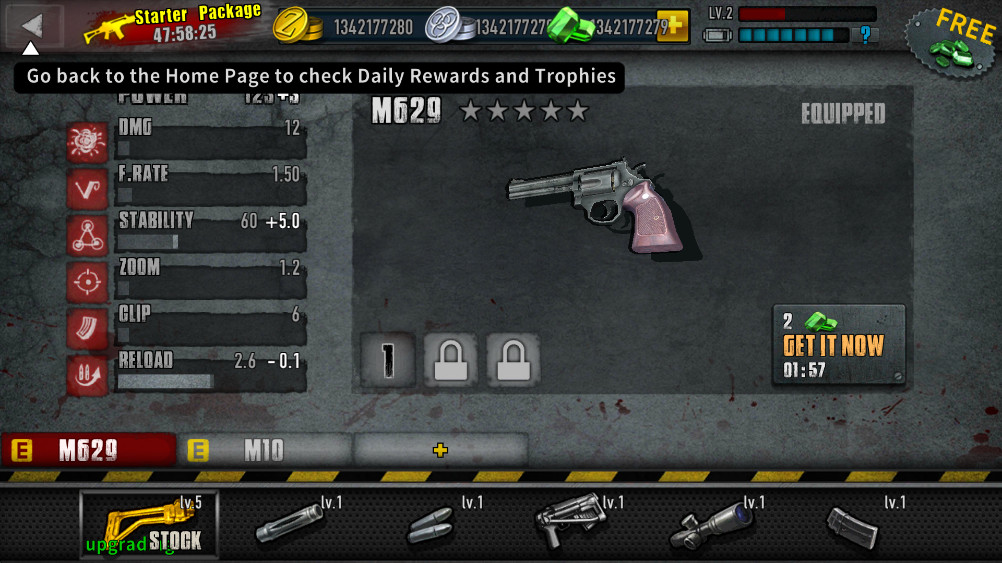Open the magazine clip upgrade
The image size is (1002, 563).
tap(854, 525)
